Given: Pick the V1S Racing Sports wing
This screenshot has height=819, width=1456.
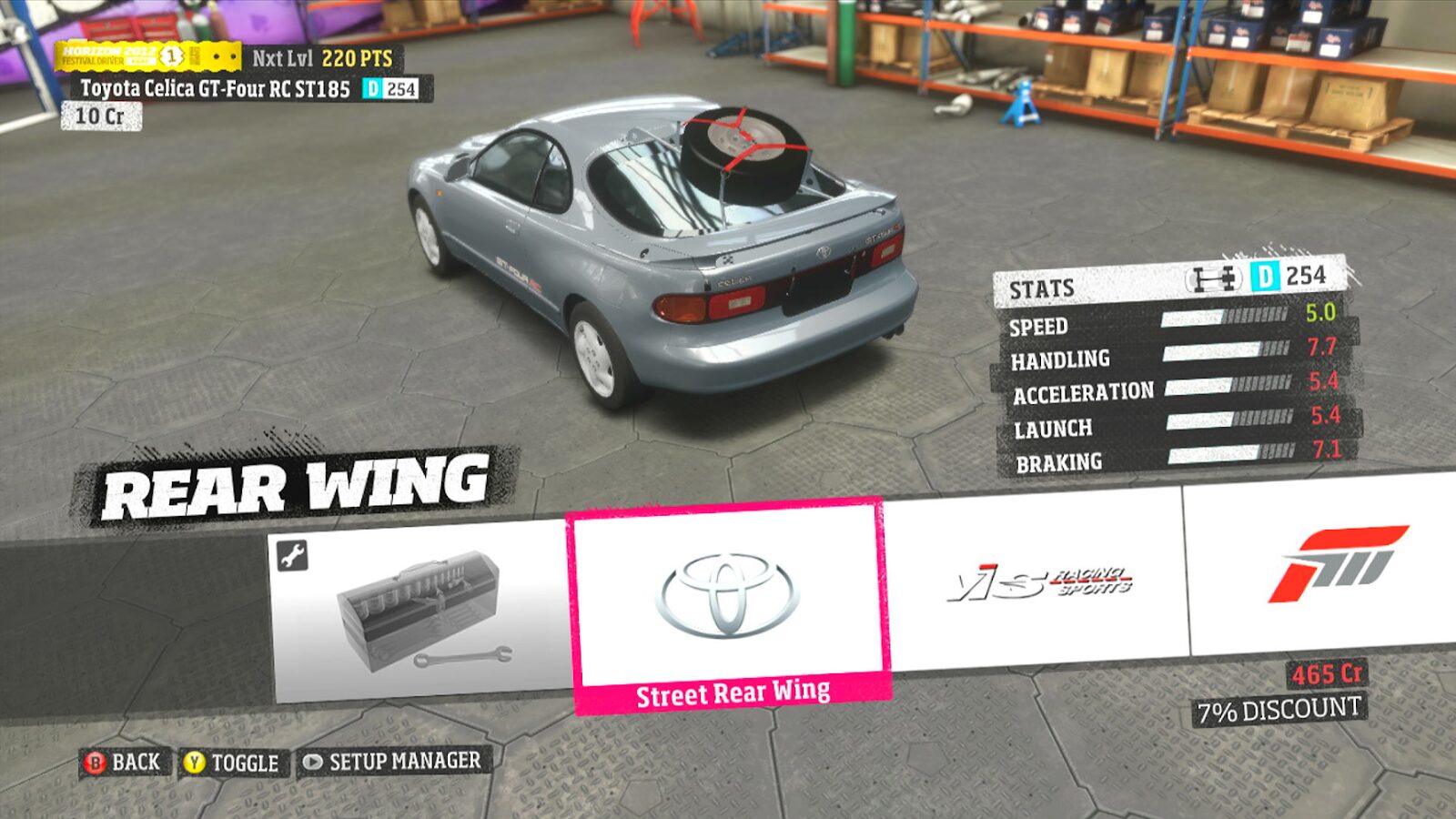Looking at the screenshot, I should [1037, 582].
